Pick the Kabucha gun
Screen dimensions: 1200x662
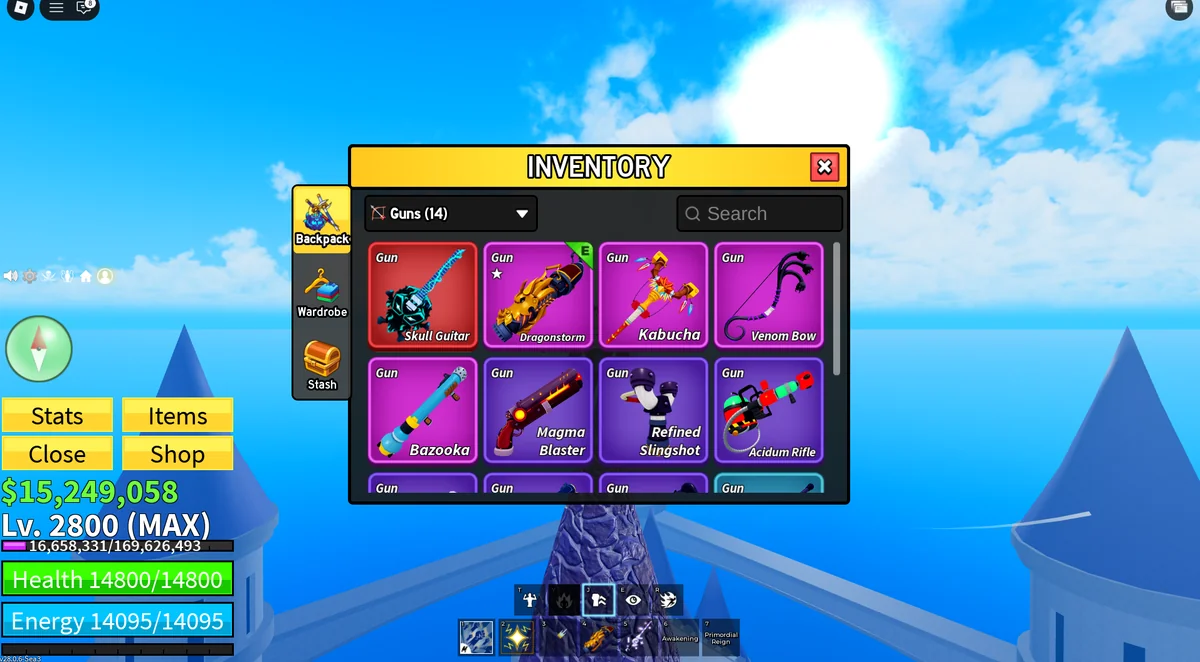tap(654, 295)
